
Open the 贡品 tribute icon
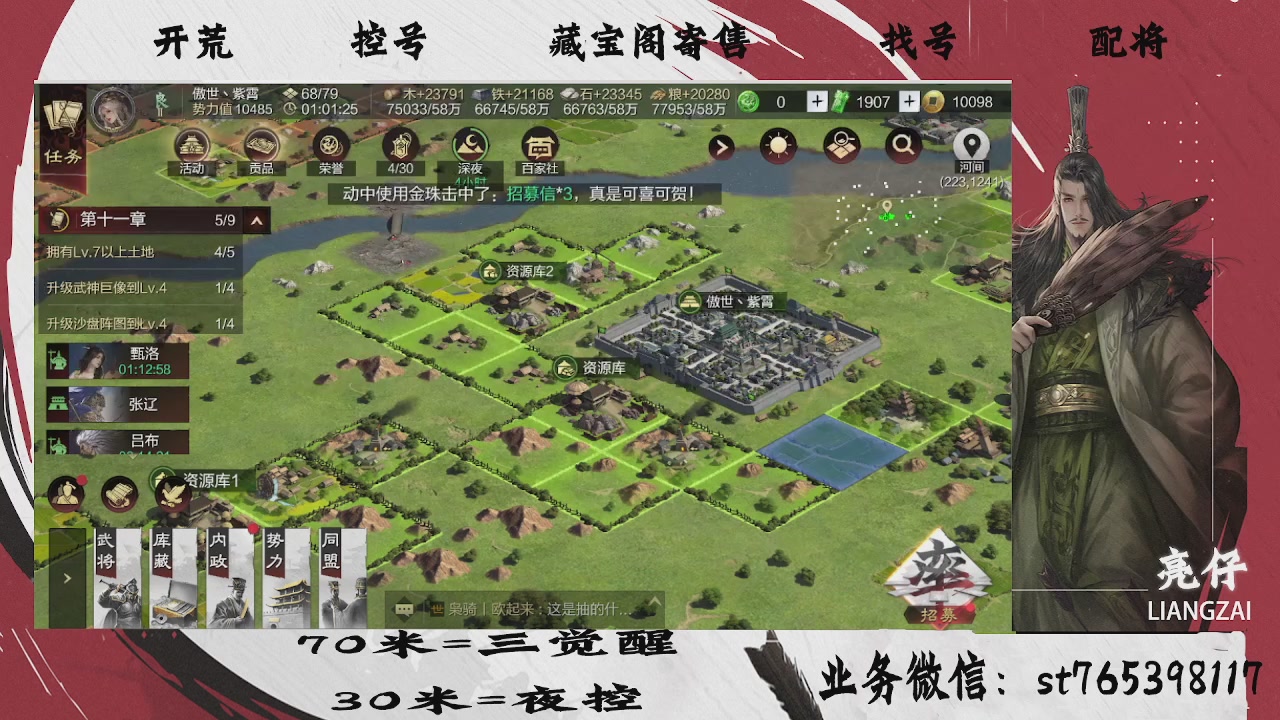coord(262,147)
